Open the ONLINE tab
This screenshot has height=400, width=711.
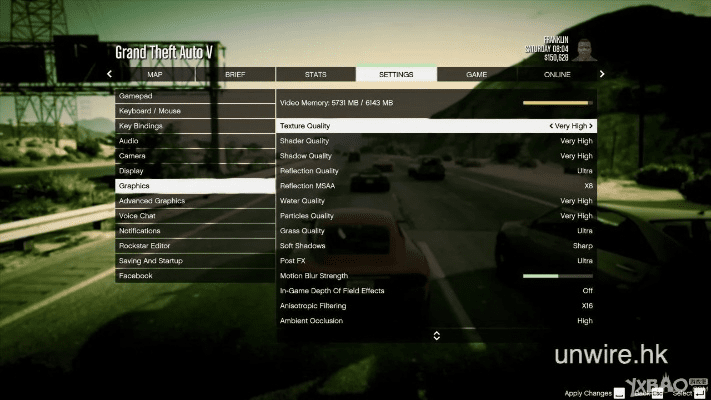pos(557,74)
